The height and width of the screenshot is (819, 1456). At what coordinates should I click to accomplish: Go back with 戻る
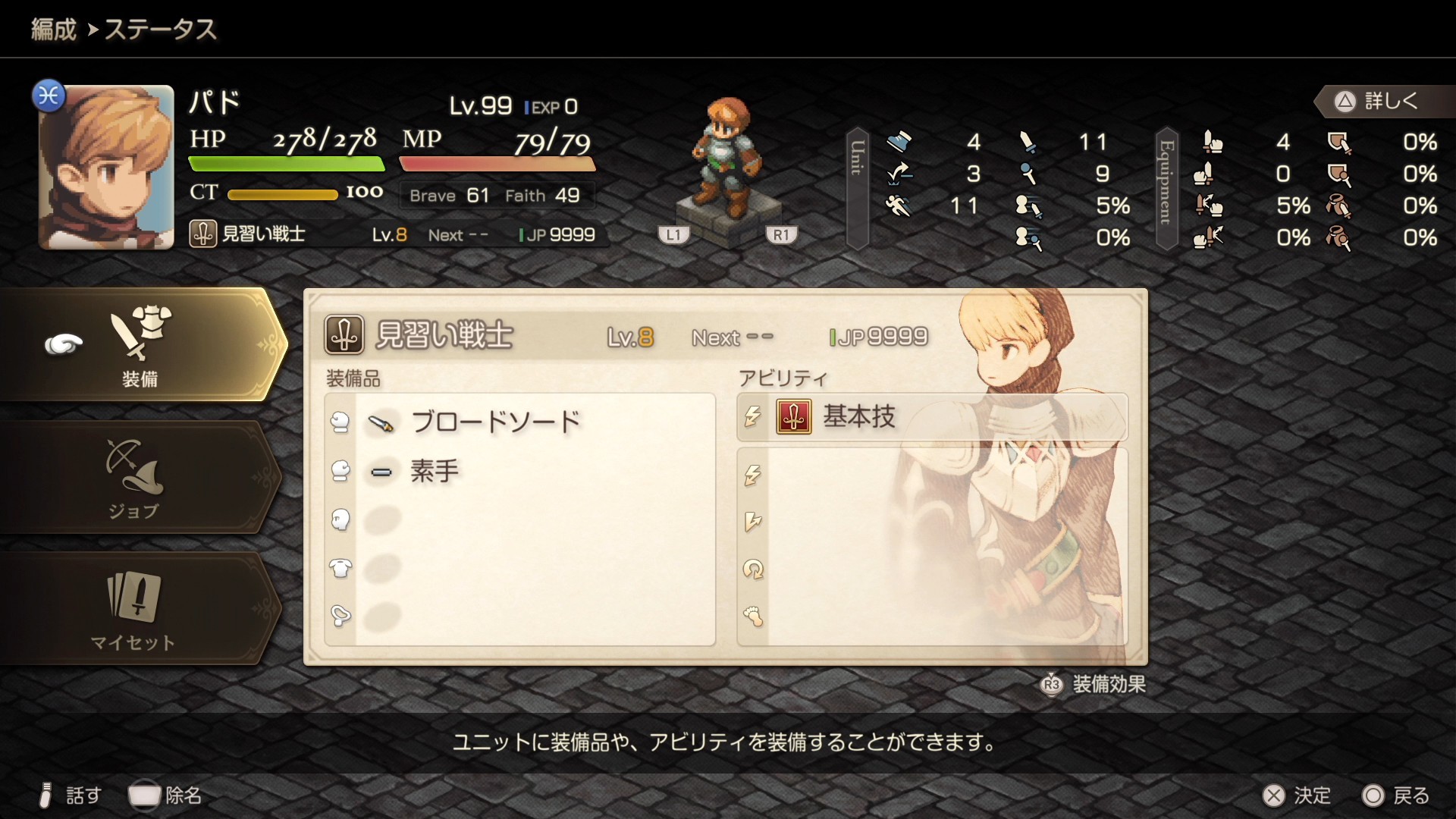[1396, 795]
